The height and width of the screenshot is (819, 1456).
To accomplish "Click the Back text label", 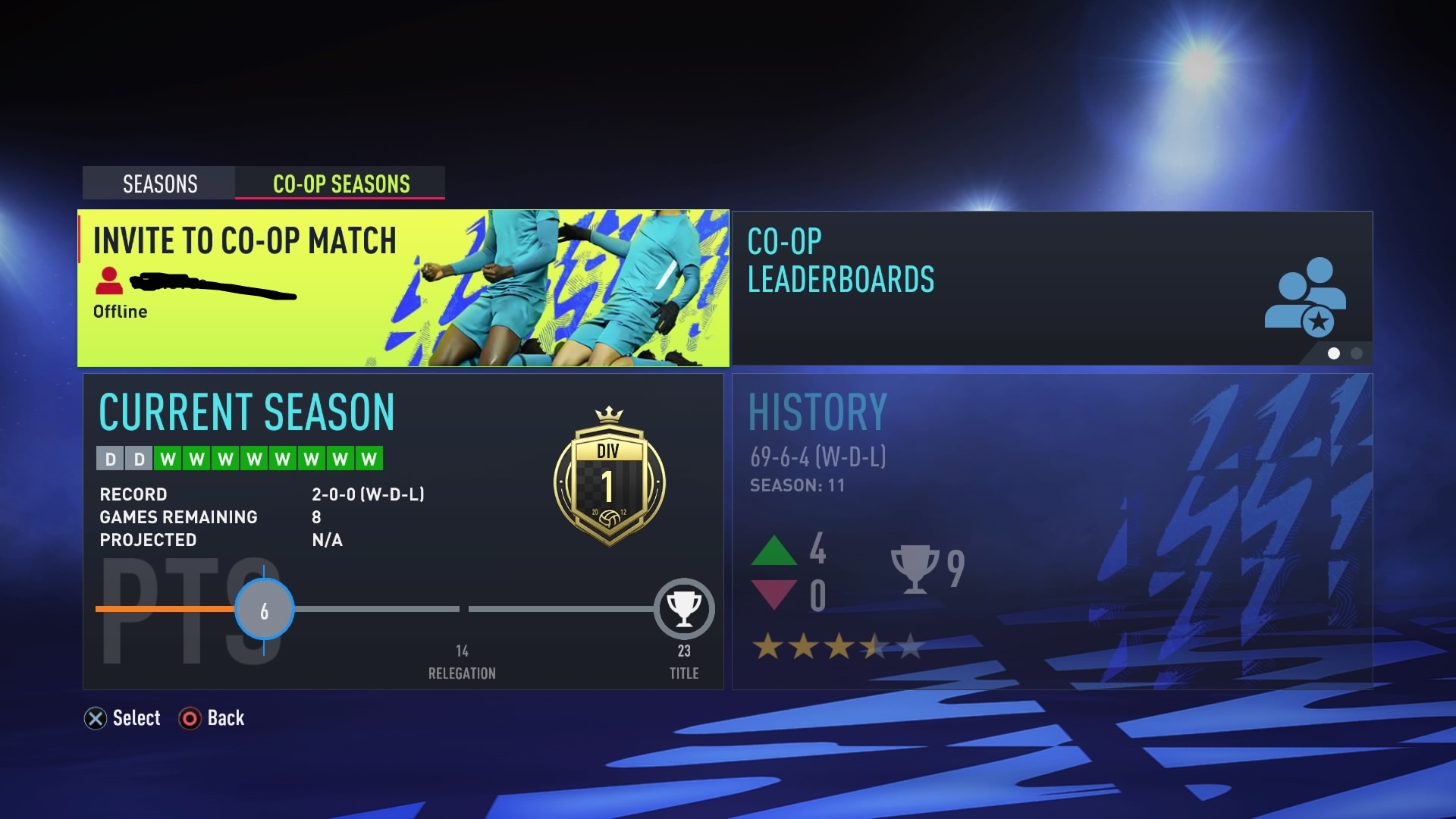I will [x=225, y=718].
